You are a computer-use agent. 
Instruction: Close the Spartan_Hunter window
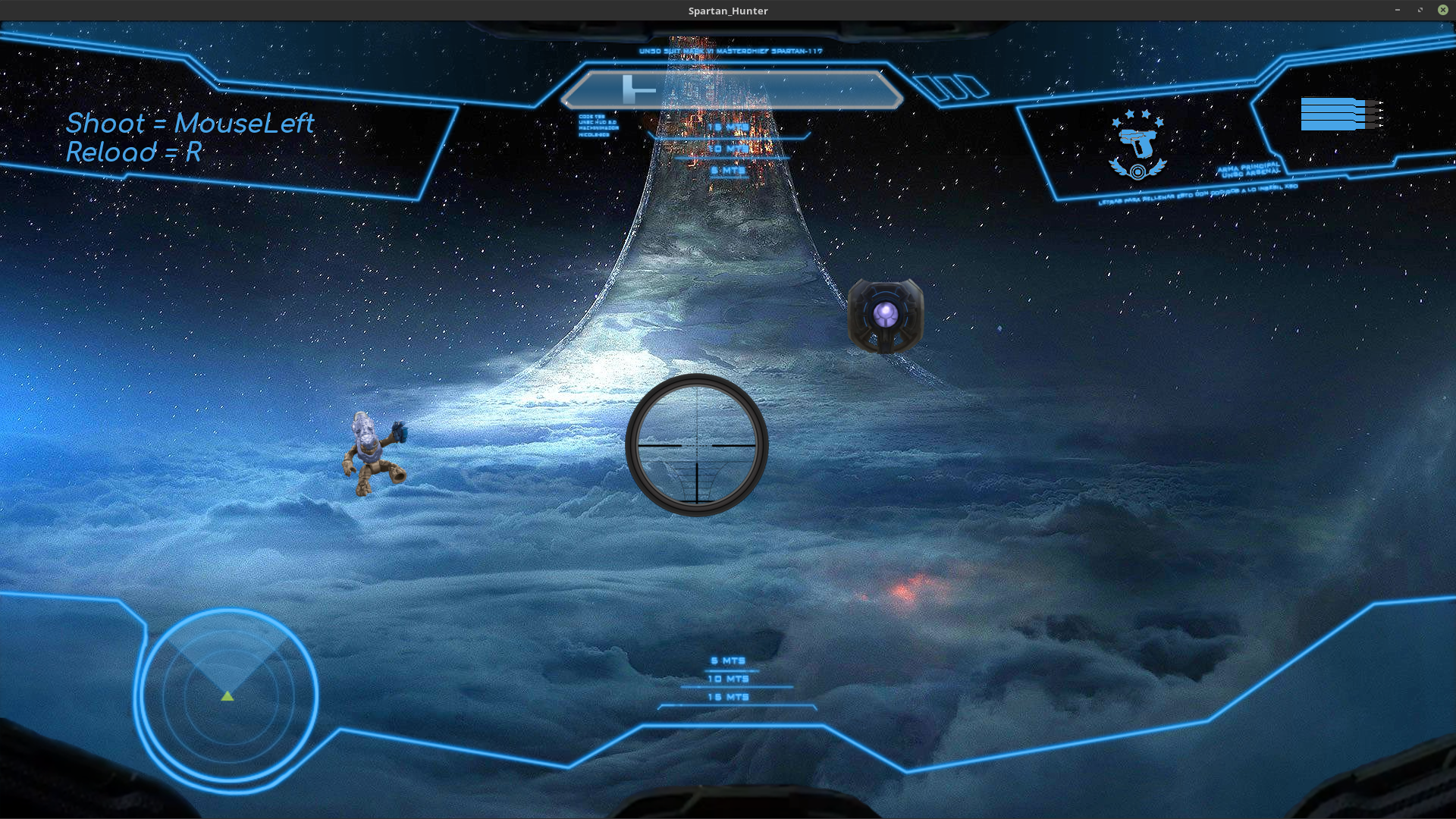pyautogui.click(x=1442, y=10)
